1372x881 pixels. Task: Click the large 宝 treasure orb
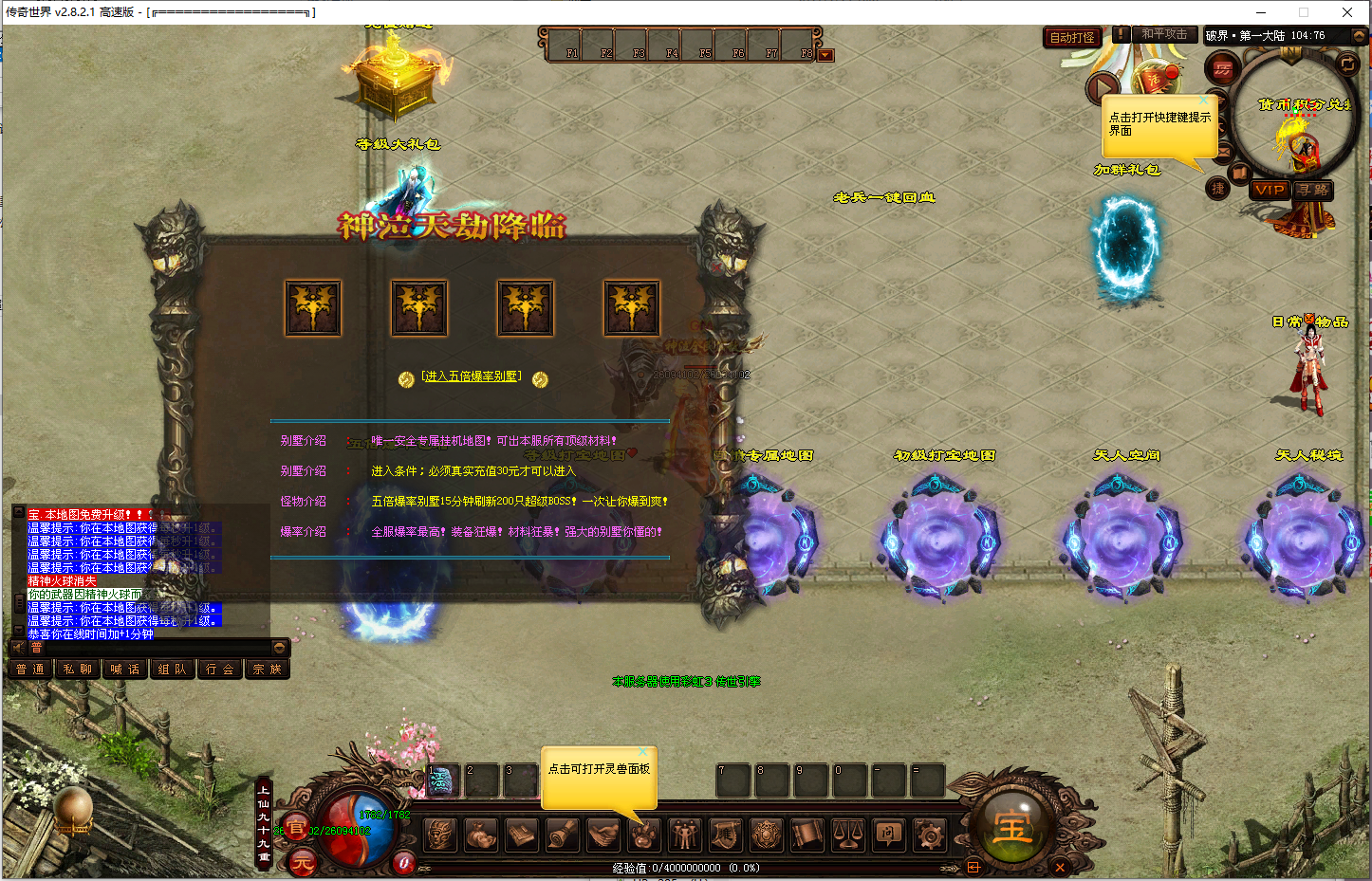click(1011, 827)
